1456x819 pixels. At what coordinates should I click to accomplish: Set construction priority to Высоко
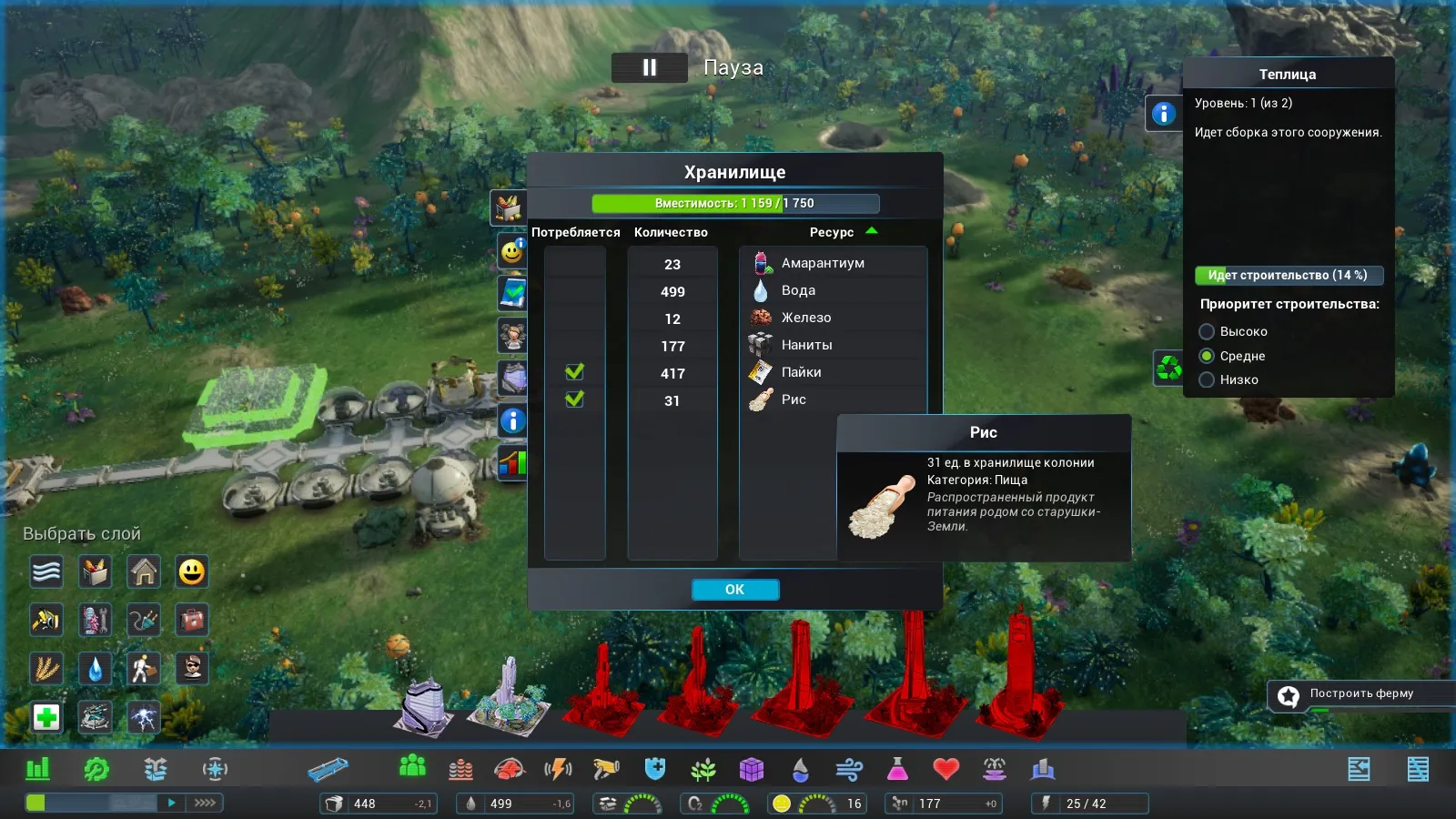coord(1207,331)
